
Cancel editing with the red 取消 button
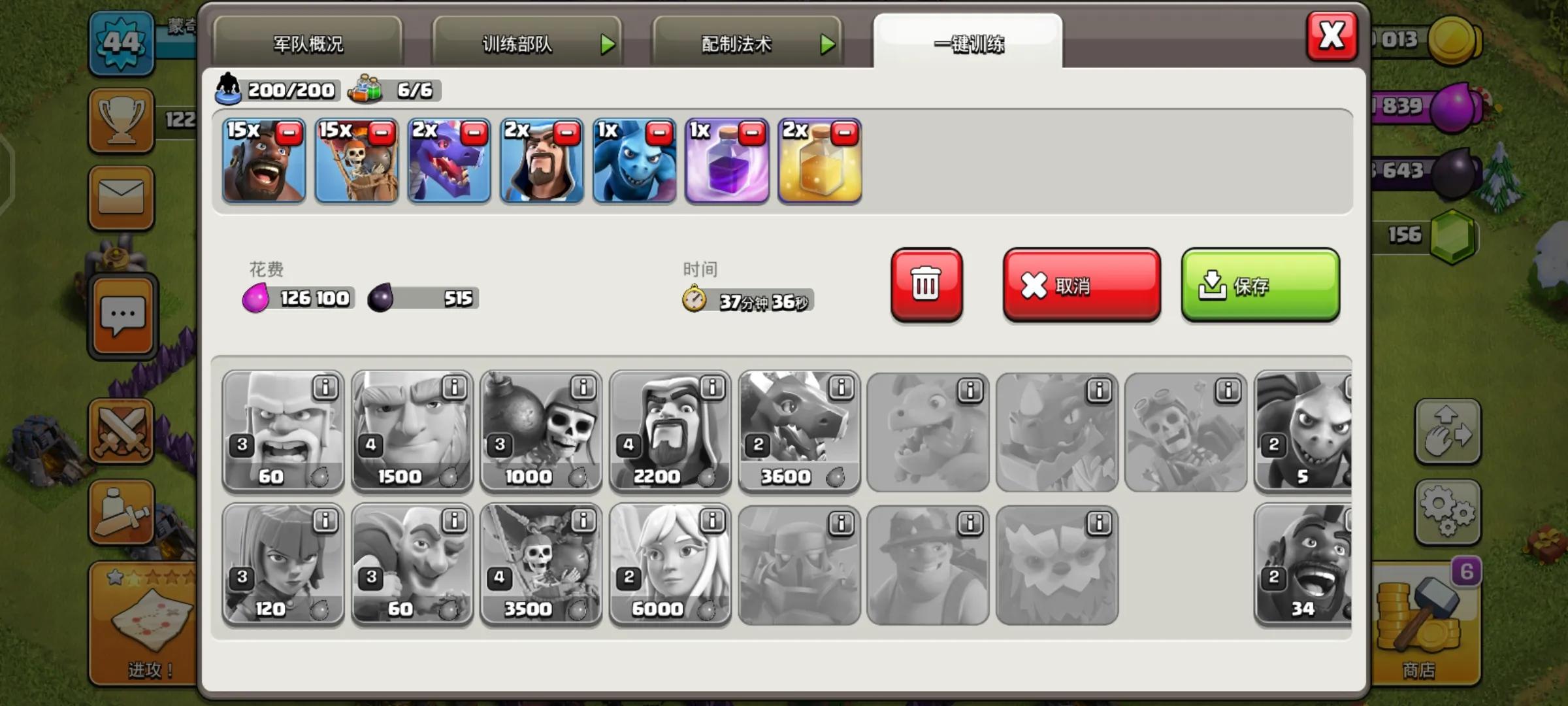pyautogui.click(x=1081, y=285)
